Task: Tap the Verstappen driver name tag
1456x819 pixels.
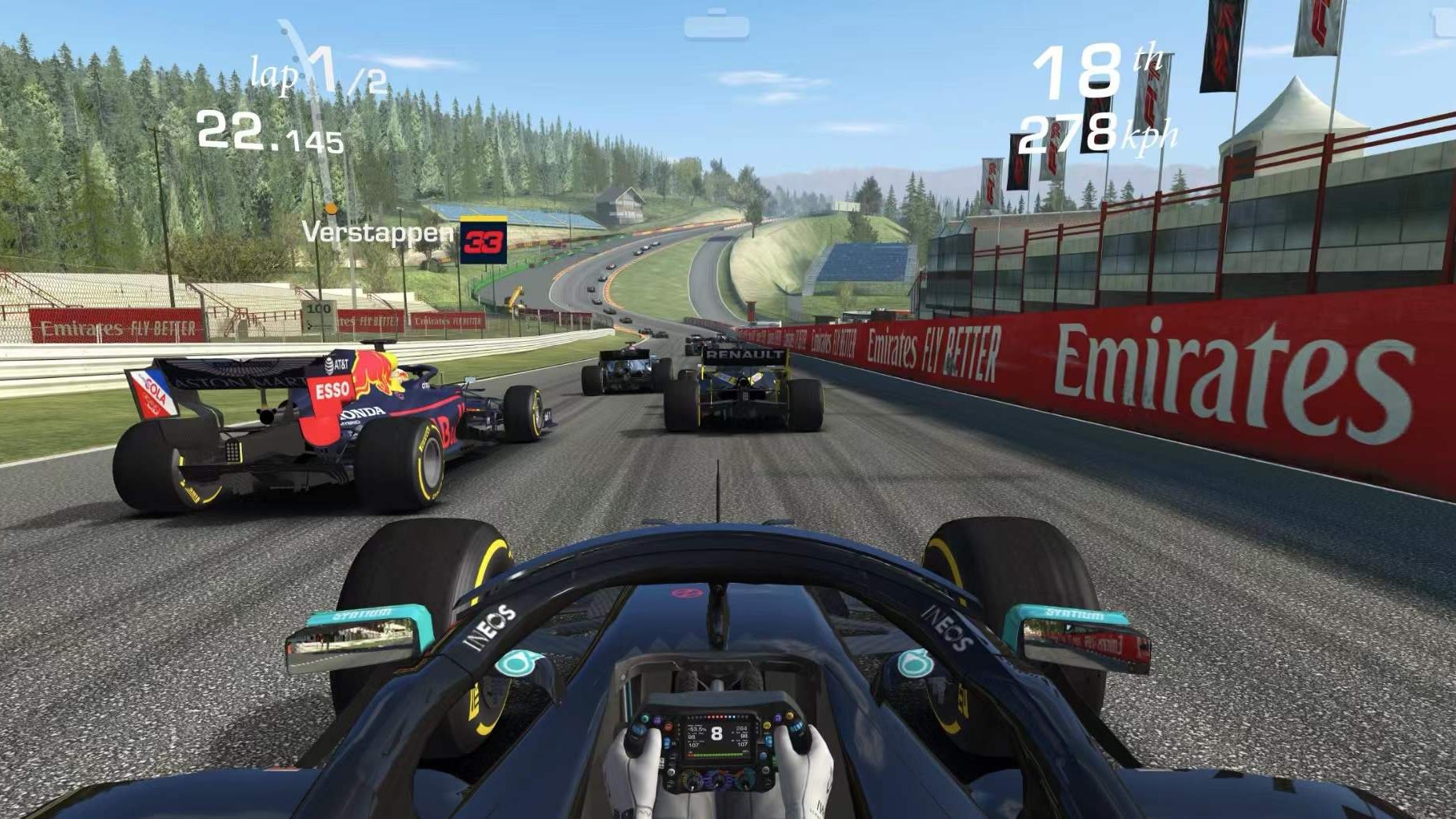Action: click(377, 231)
